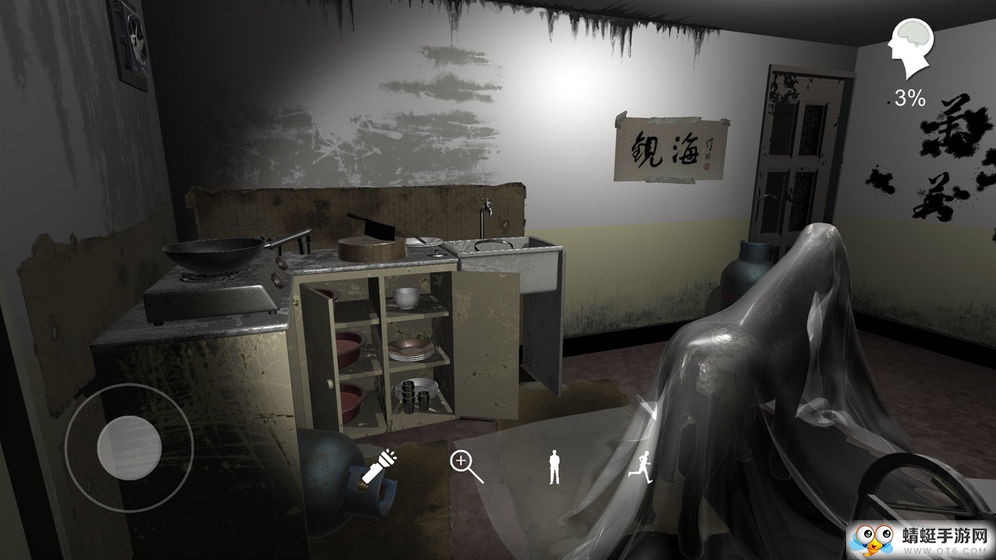The width and height of the screenshot is (996, 560).
Task: Switch stance with the standing figure icon
Action: click(x=554, y=467)
